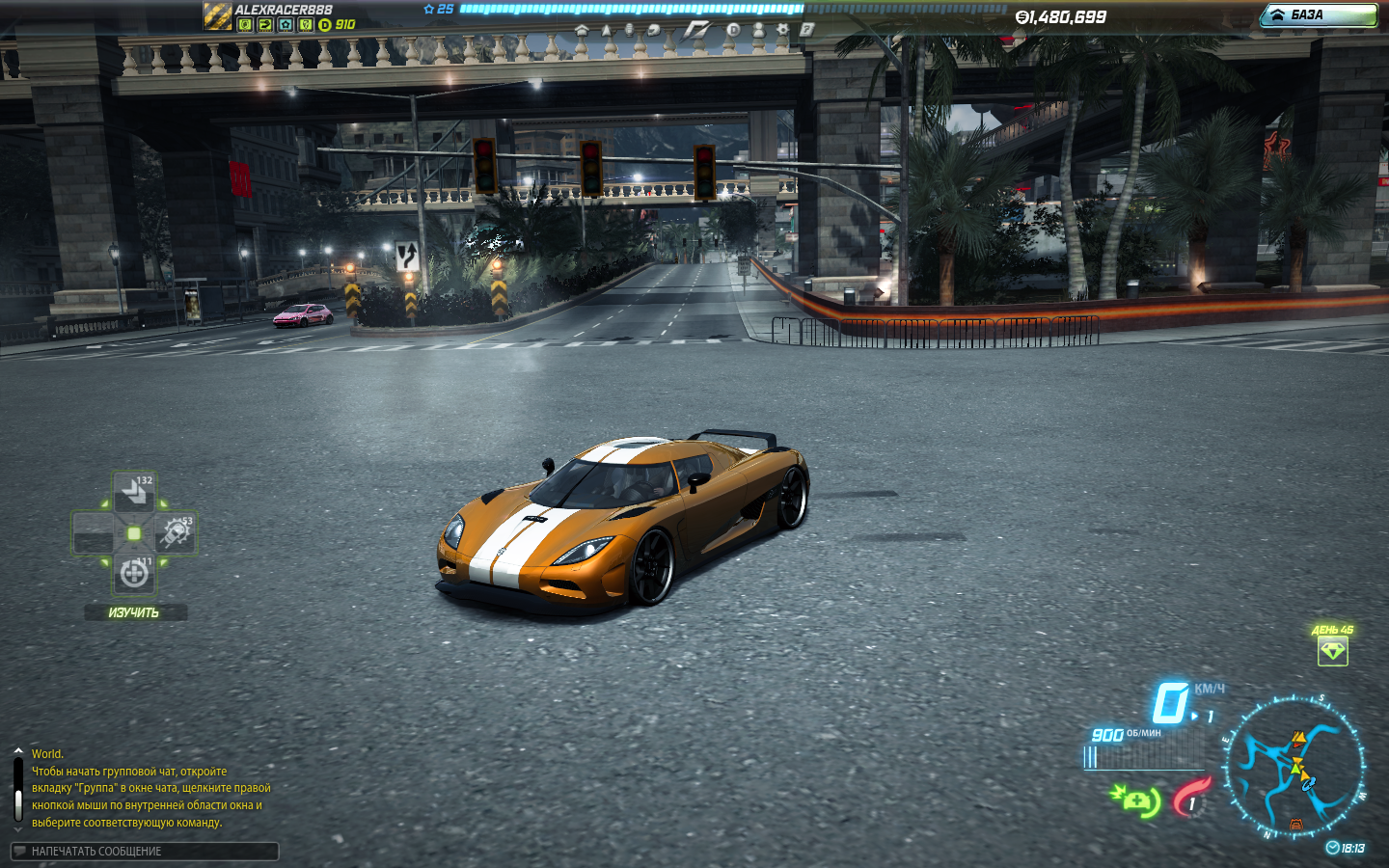
Task: Click the БАЗА safehouse button
Action: tap(1319, 14)
